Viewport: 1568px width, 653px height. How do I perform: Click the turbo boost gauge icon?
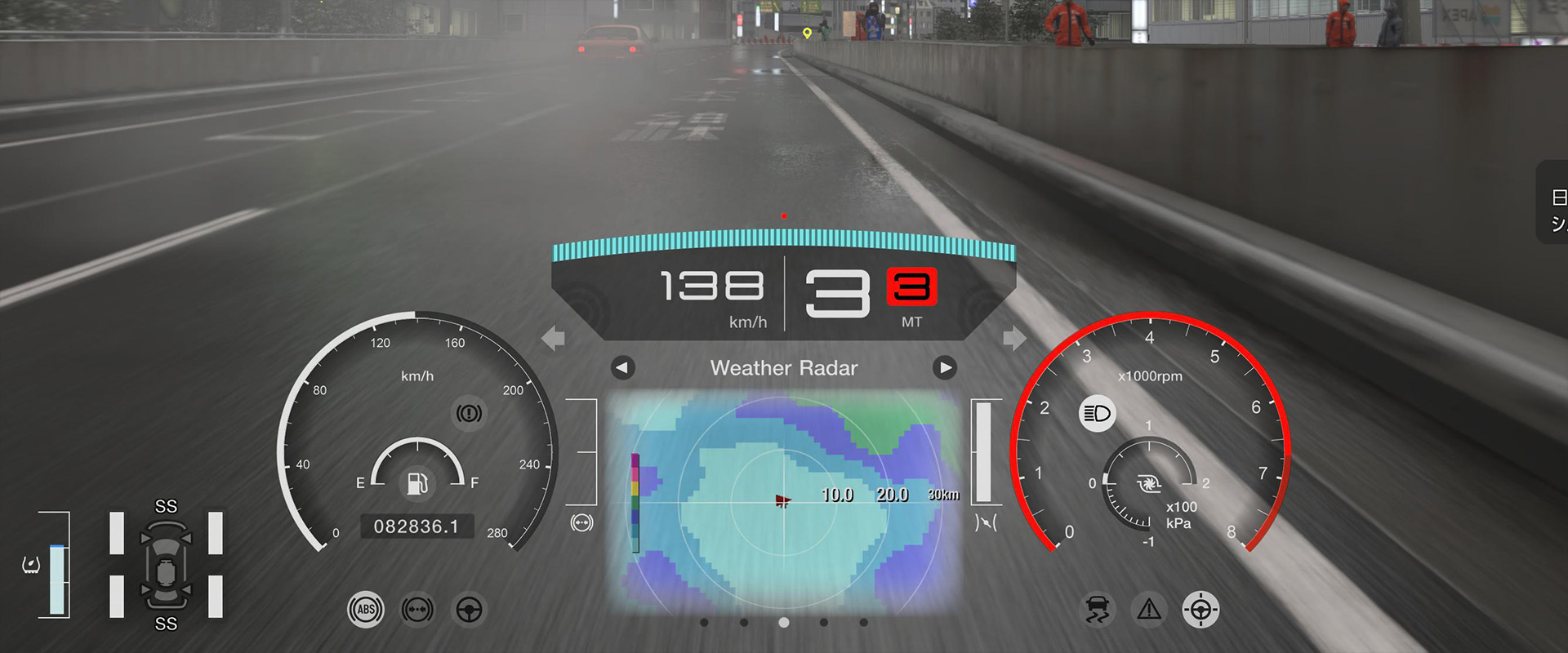point(1149,485)
